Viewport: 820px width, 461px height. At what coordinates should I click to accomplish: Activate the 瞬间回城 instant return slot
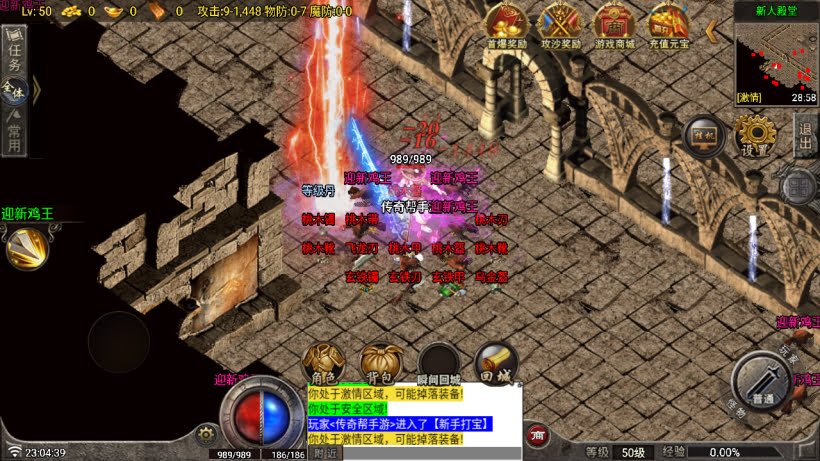tap(439, 364)
